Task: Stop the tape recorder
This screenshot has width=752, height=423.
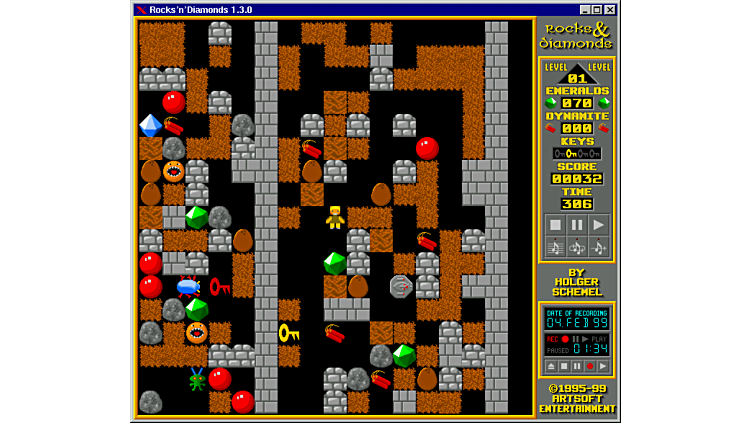Action: 563,366
